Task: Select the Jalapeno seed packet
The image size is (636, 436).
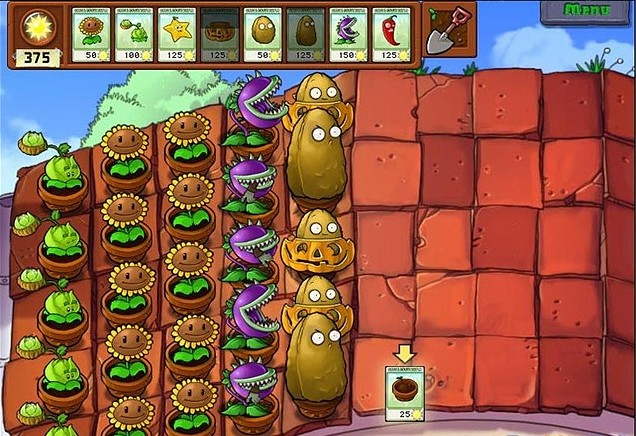Action: coord(392,35)
